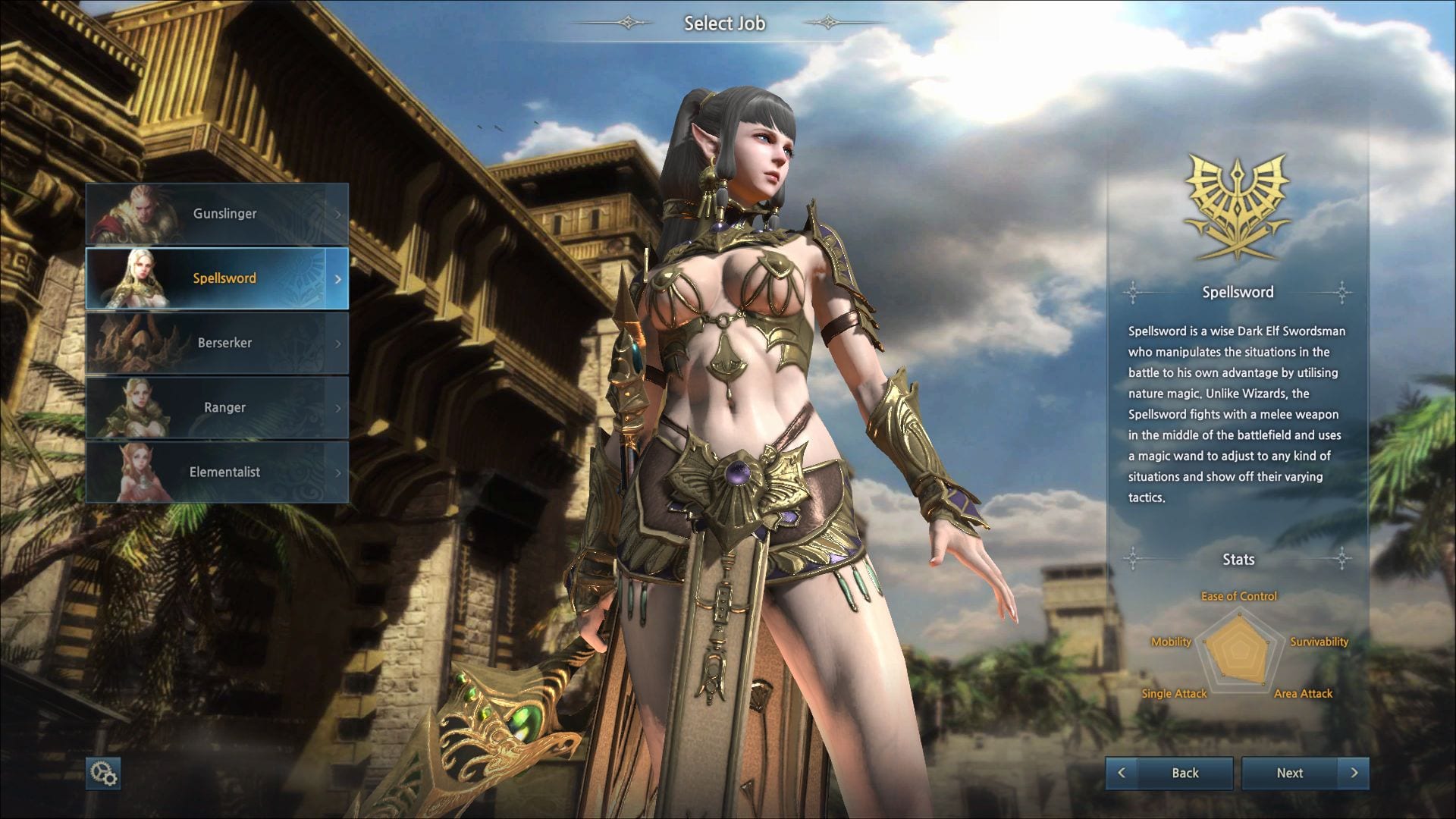Open settings via the gear icon

pos(103,773)
